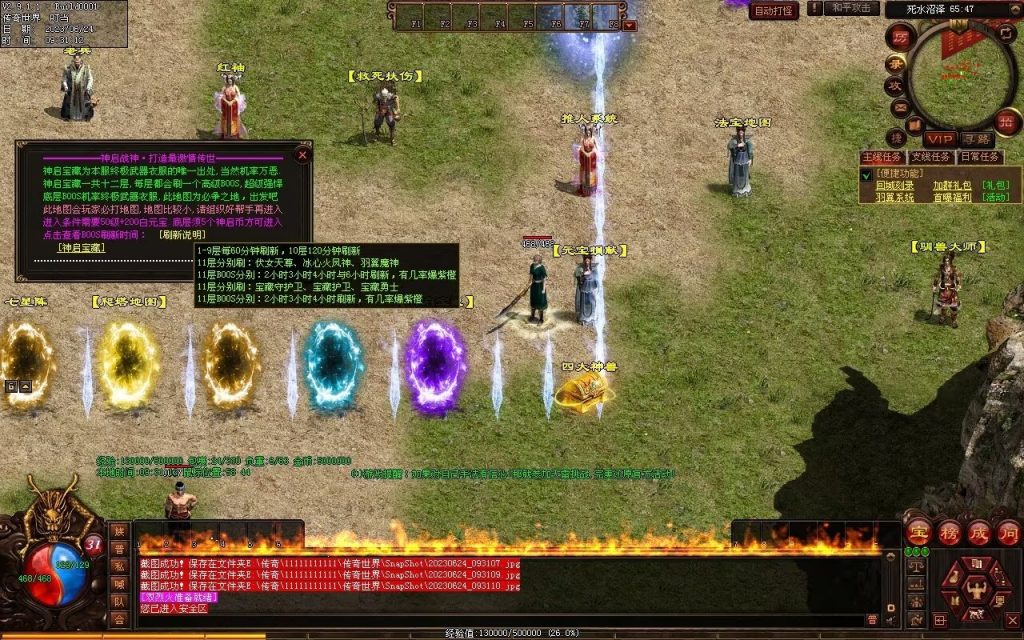Close the NPC dialogue window
Viewport: 1024px width, 640px height.
coord(303,155)
